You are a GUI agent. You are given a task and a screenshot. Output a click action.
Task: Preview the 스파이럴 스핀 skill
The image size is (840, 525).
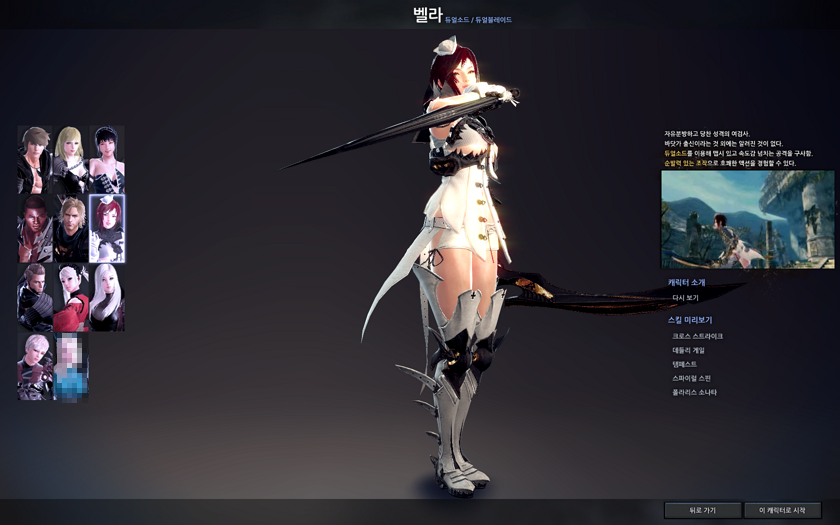click(x=691, y=378)
